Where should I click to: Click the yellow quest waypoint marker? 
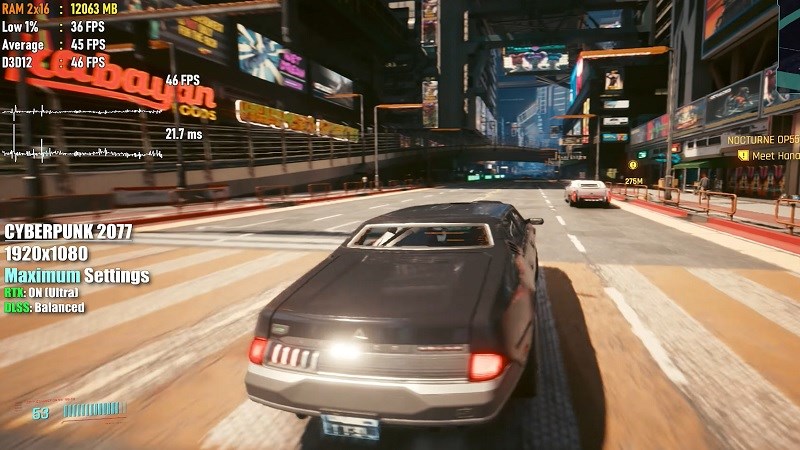pos(632,165)
